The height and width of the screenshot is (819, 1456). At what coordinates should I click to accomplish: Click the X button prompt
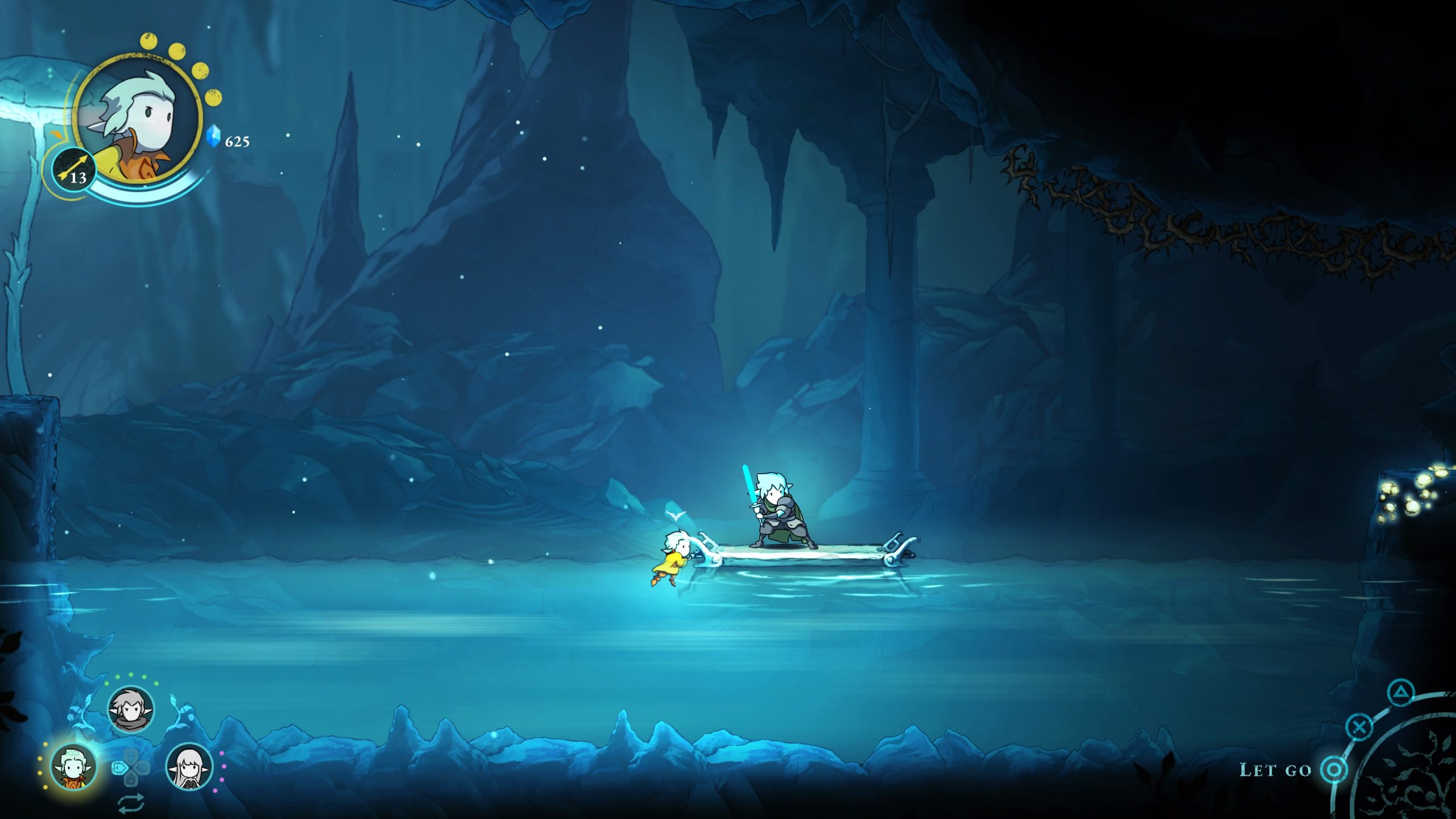1359,727
